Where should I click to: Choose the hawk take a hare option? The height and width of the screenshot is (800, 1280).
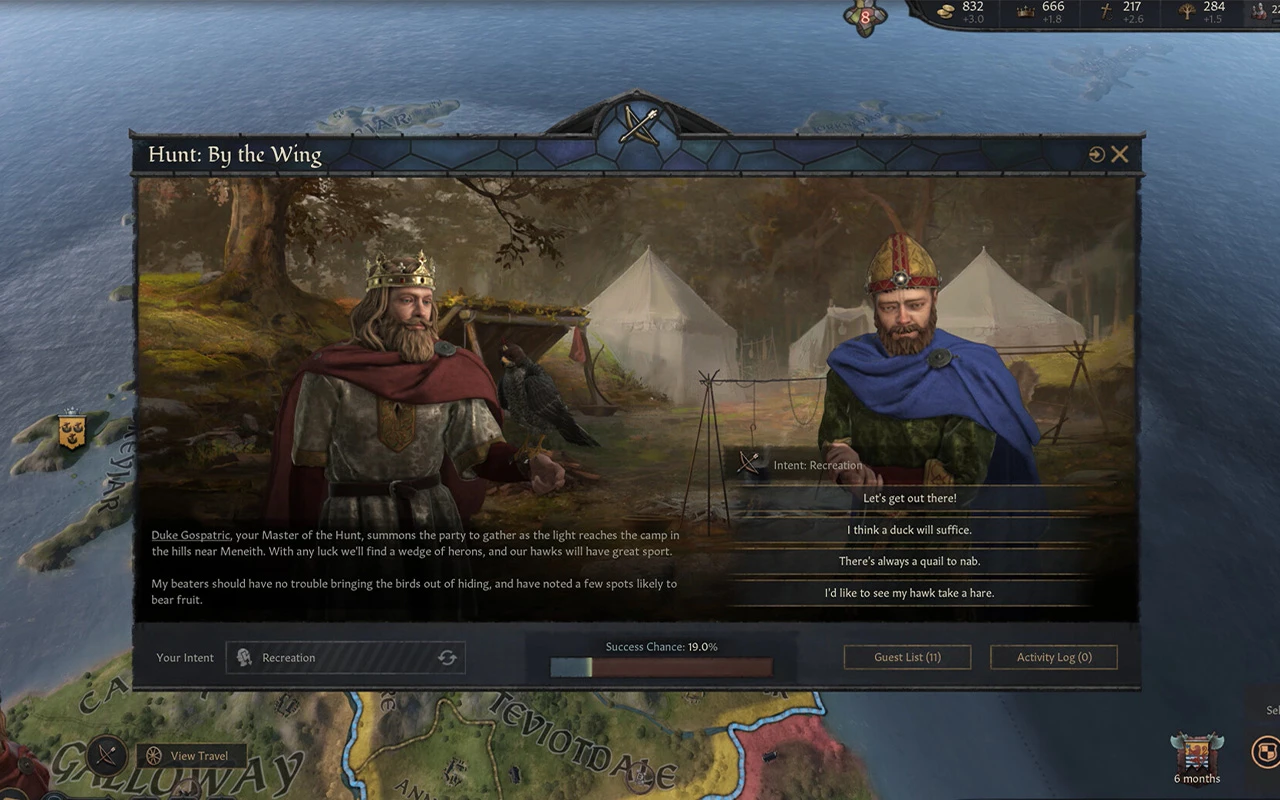pos(909,593)
